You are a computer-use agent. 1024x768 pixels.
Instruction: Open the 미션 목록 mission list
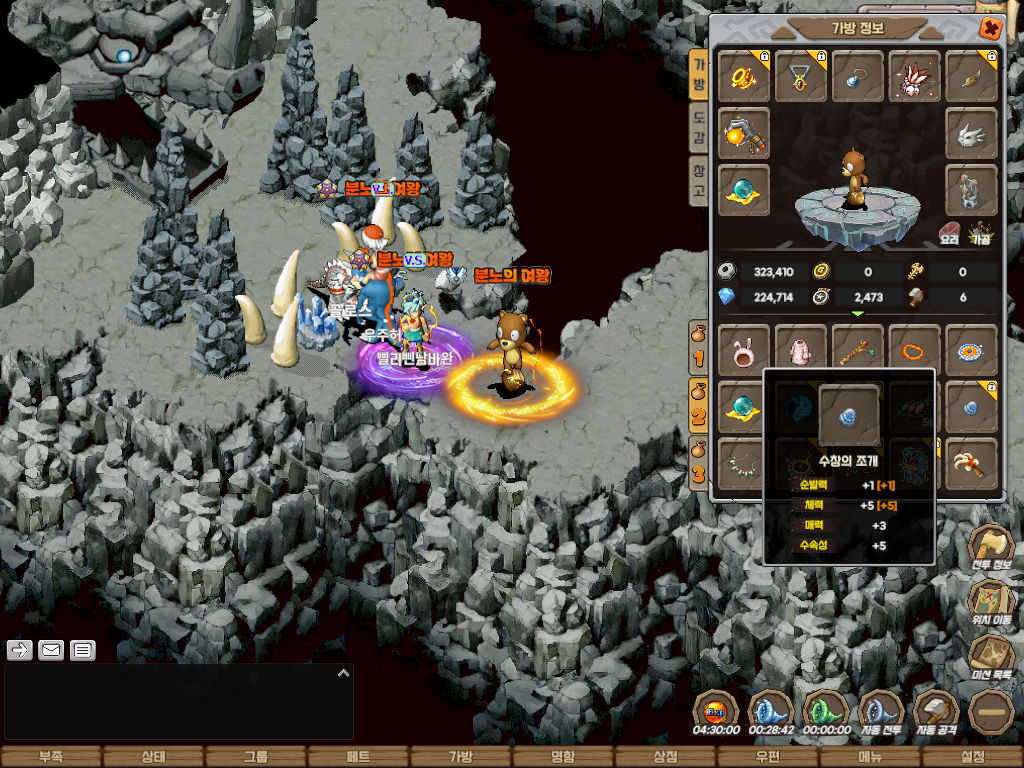point(991,656)
